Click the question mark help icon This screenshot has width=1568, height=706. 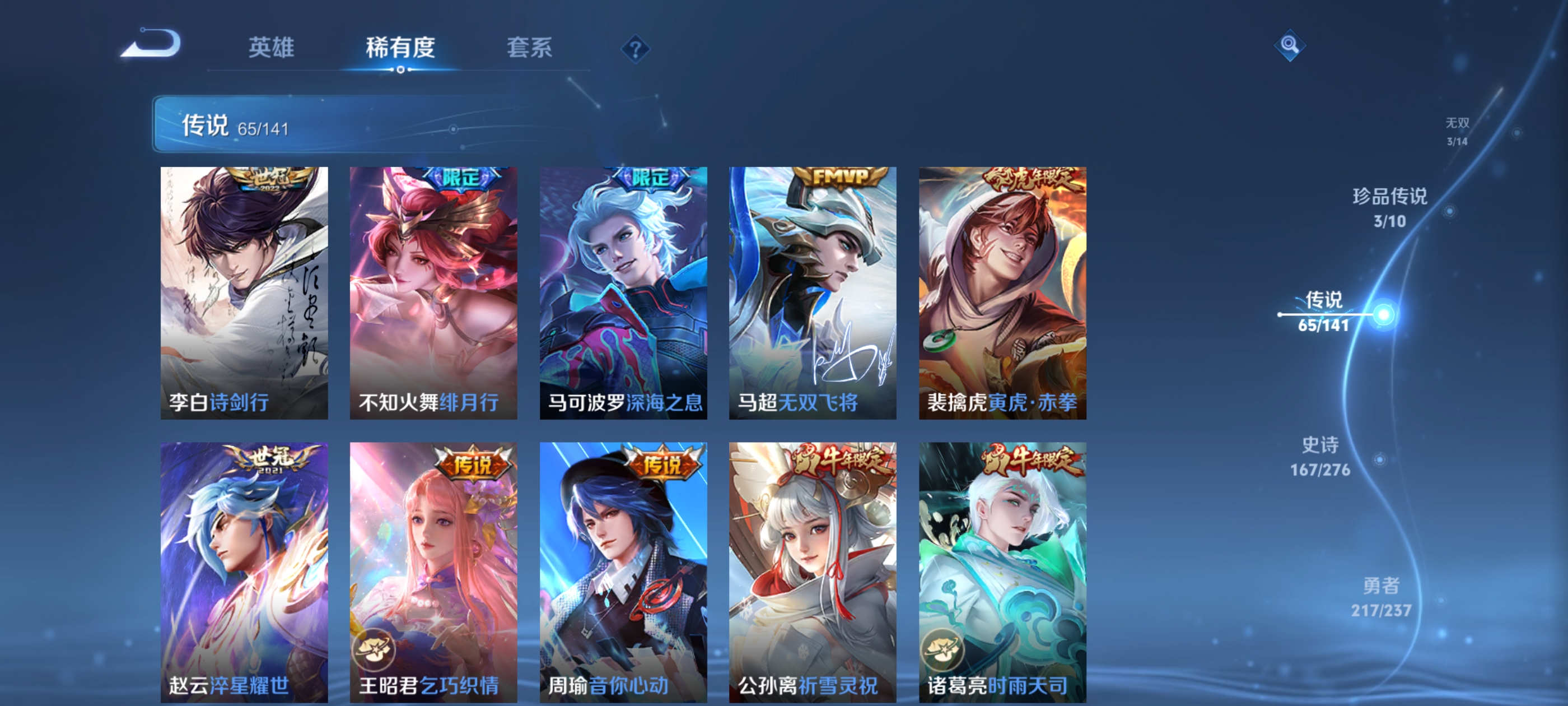[636, 48]
